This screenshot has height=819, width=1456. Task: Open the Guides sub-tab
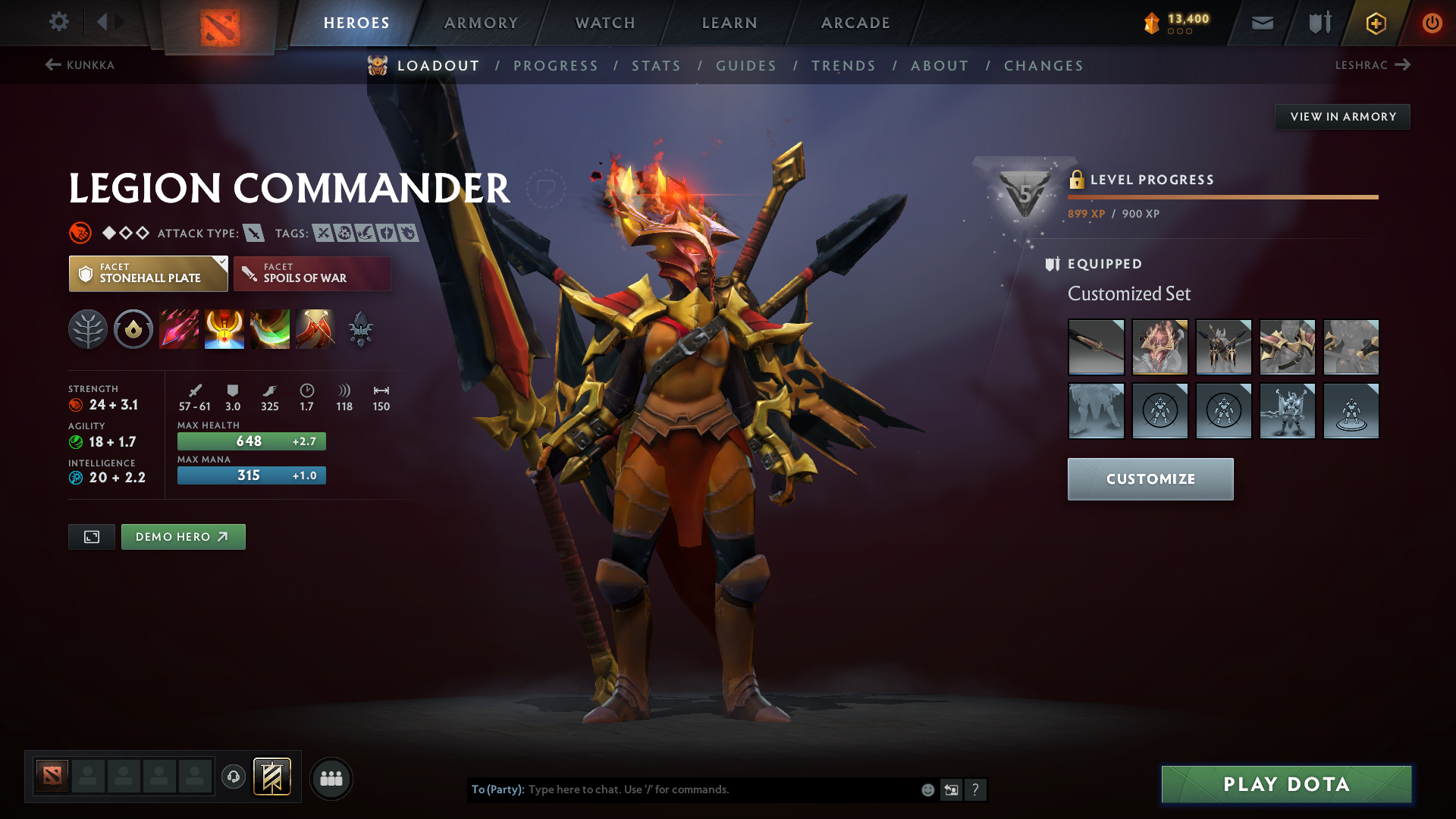pyautogui.click(x=746, y=66)
